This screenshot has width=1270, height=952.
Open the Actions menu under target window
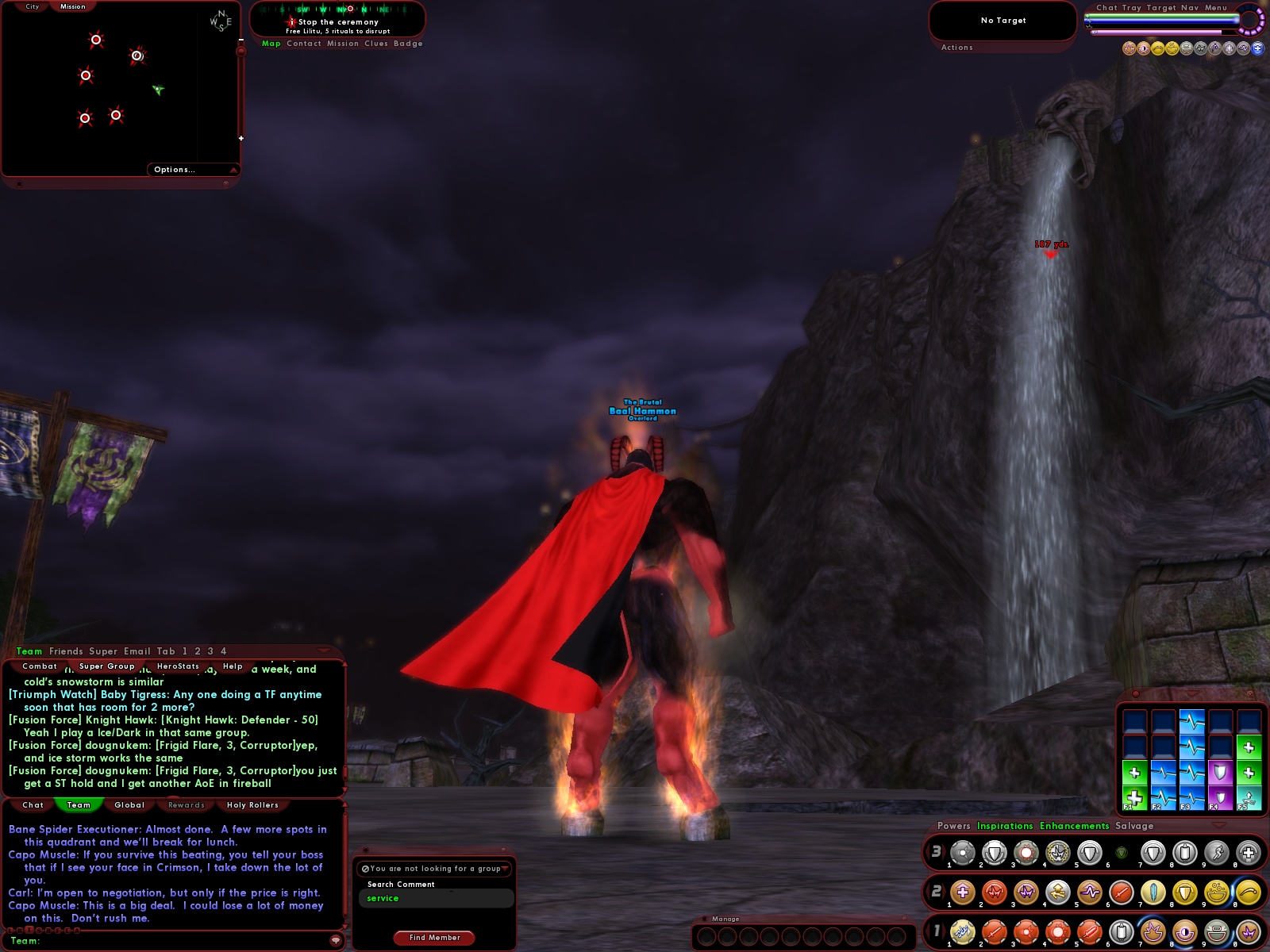956,48
